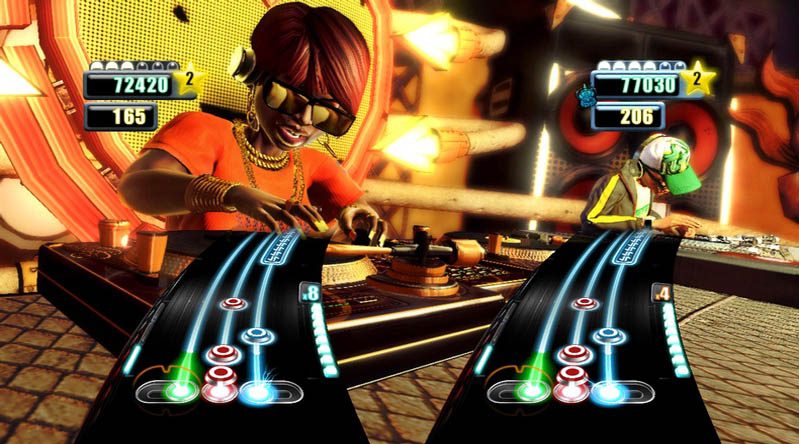Hit the left deck's blue stream target
The height and width of the screenshot is (444, 799).
click(260, 389)
